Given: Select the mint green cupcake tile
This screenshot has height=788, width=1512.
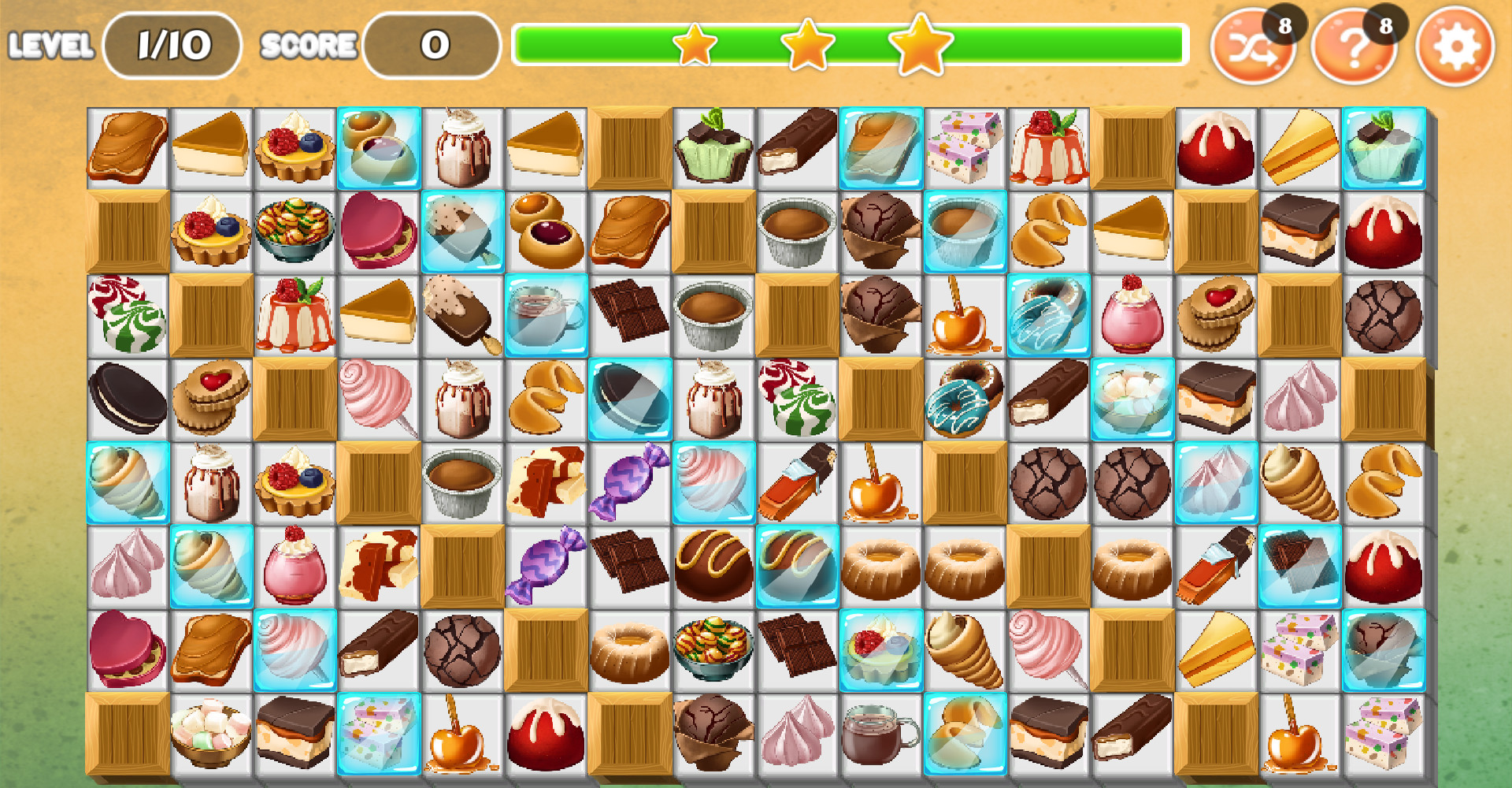Looking at the screenshot, I should click(713, 147).
